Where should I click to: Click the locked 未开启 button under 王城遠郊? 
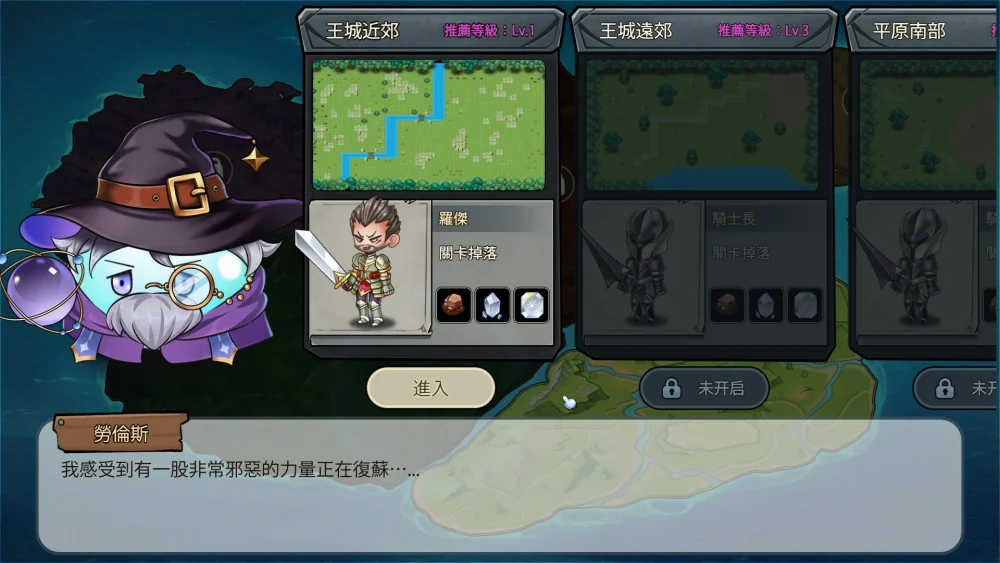(x=704, y=388)
